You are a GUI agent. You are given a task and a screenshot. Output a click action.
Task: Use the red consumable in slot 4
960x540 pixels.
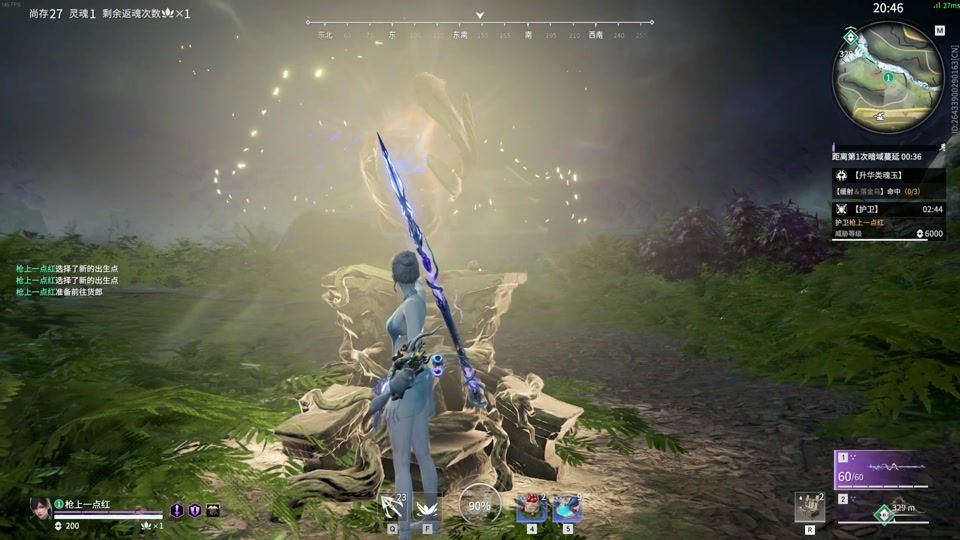pyautogui.click(x=531, y=507)
